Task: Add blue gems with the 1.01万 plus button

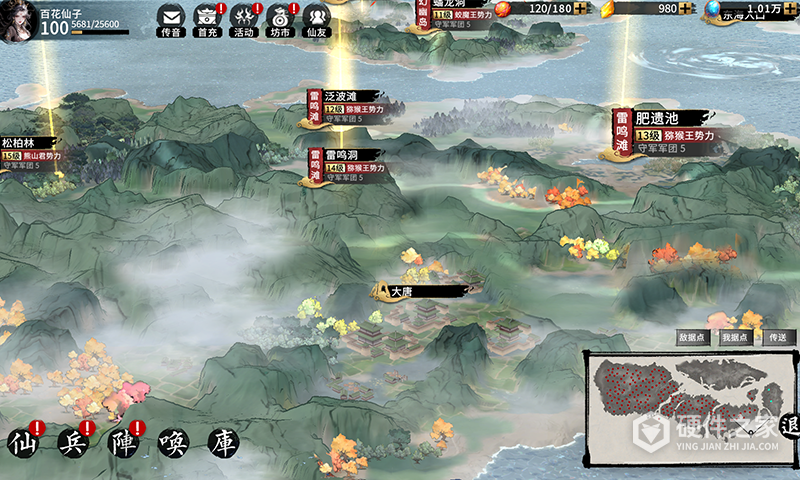Action: [x=791, y=9]
